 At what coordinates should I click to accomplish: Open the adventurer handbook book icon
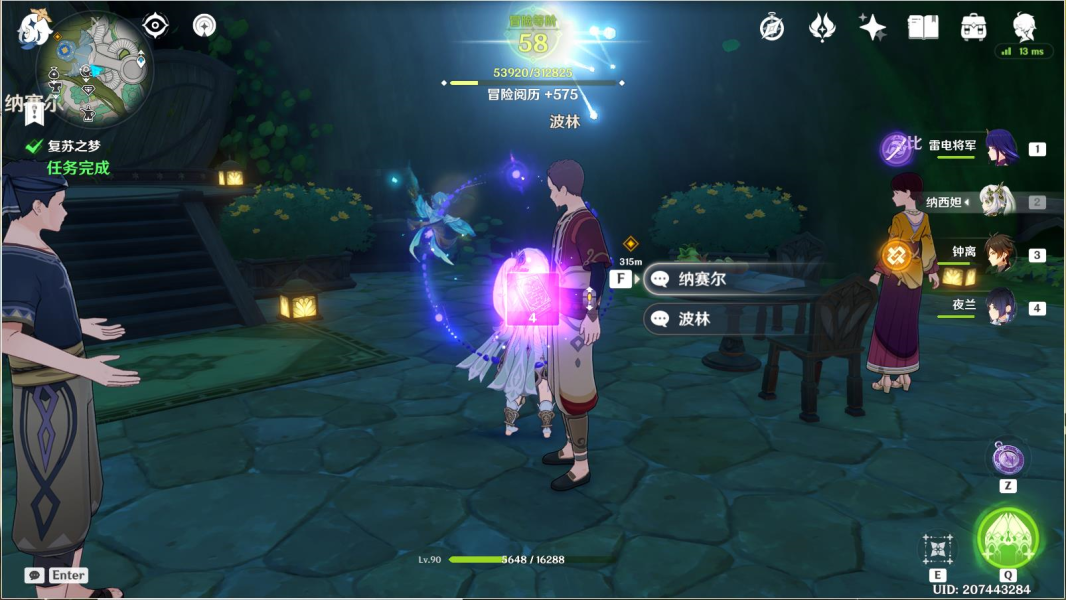click(x=922, y=28)
